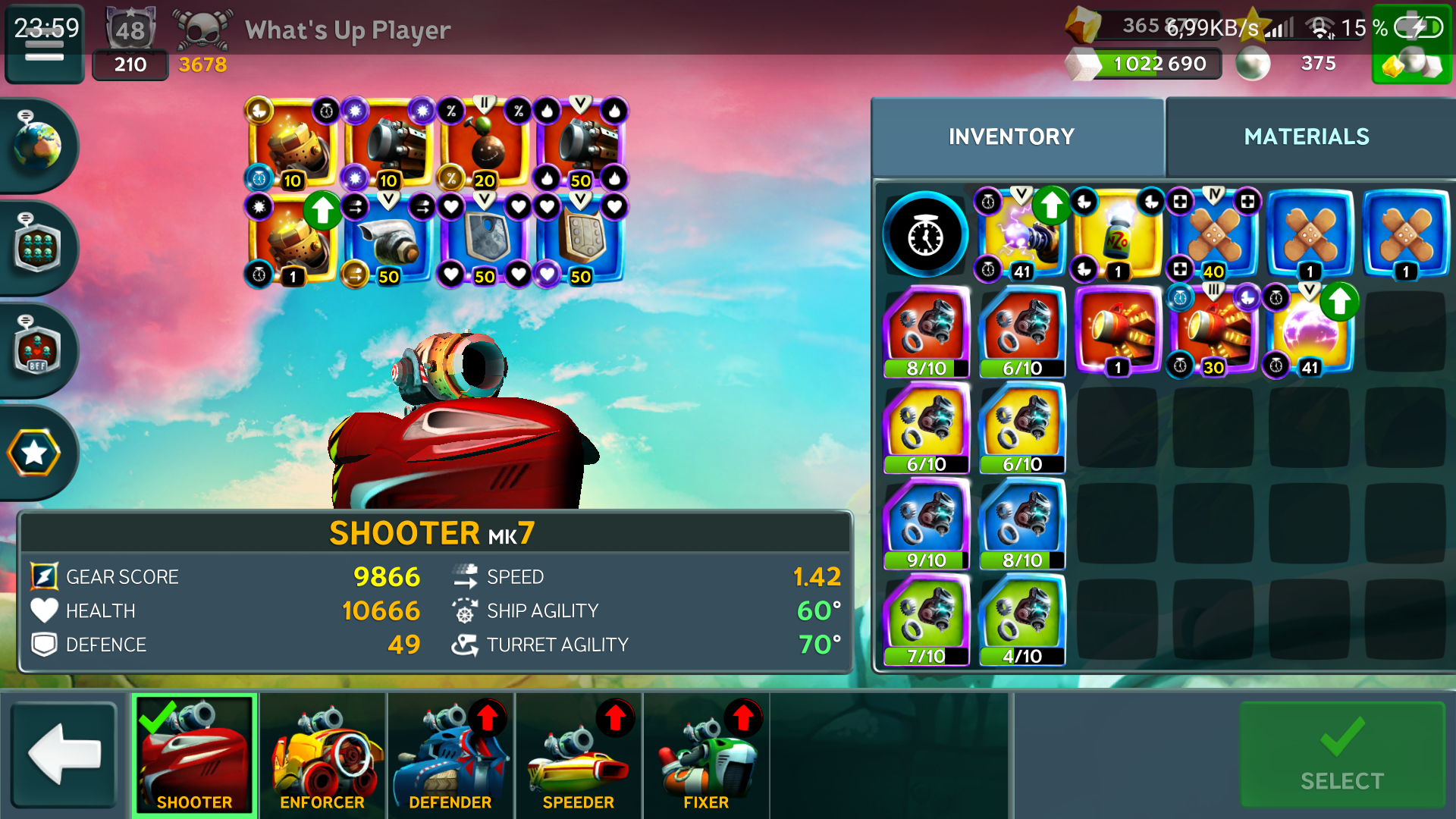Switch to the Materials tab

click(1306, 136)
